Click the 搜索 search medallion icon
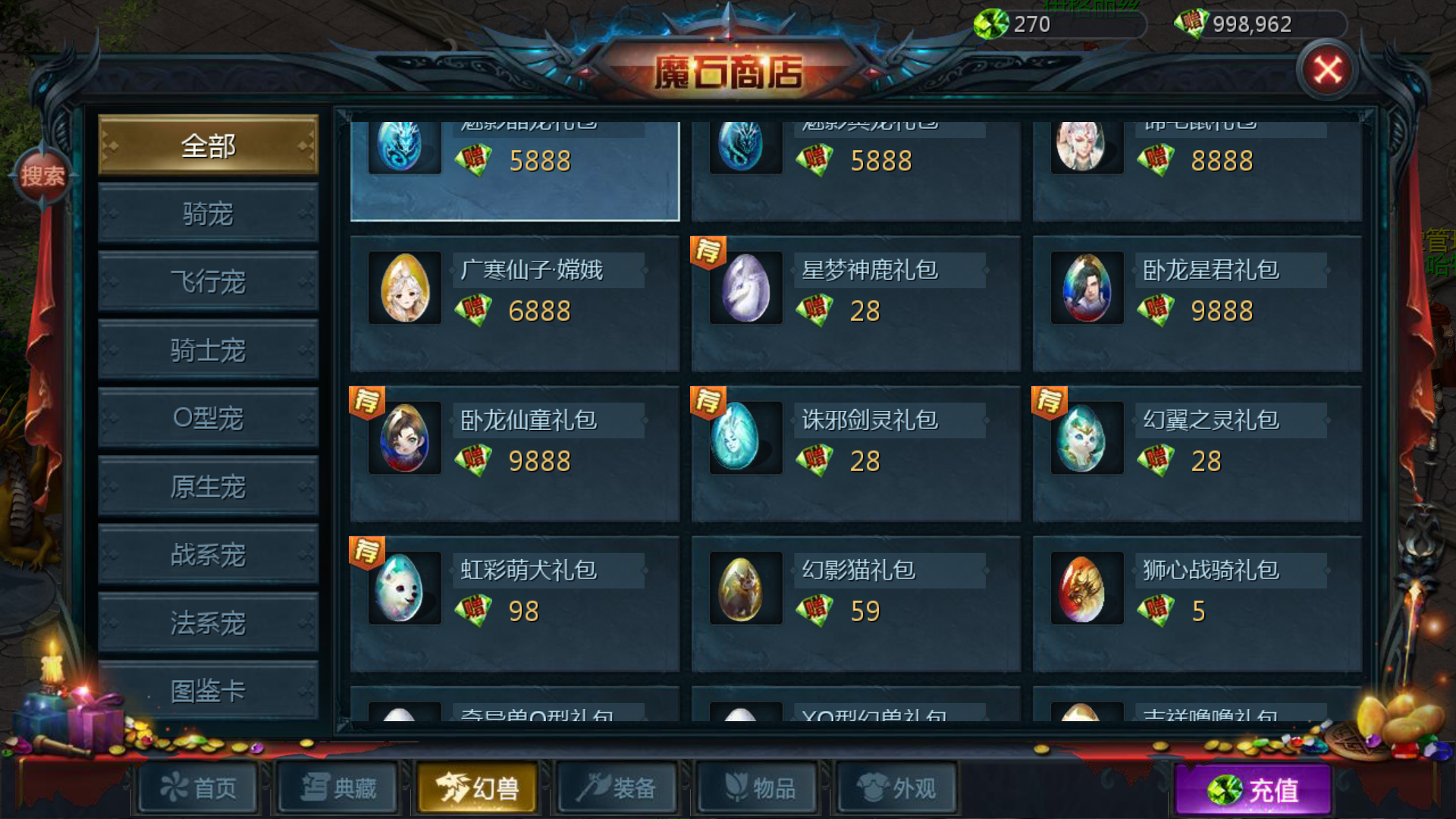Viewport: 1456px width, 819px height. [x=43, y=177]
